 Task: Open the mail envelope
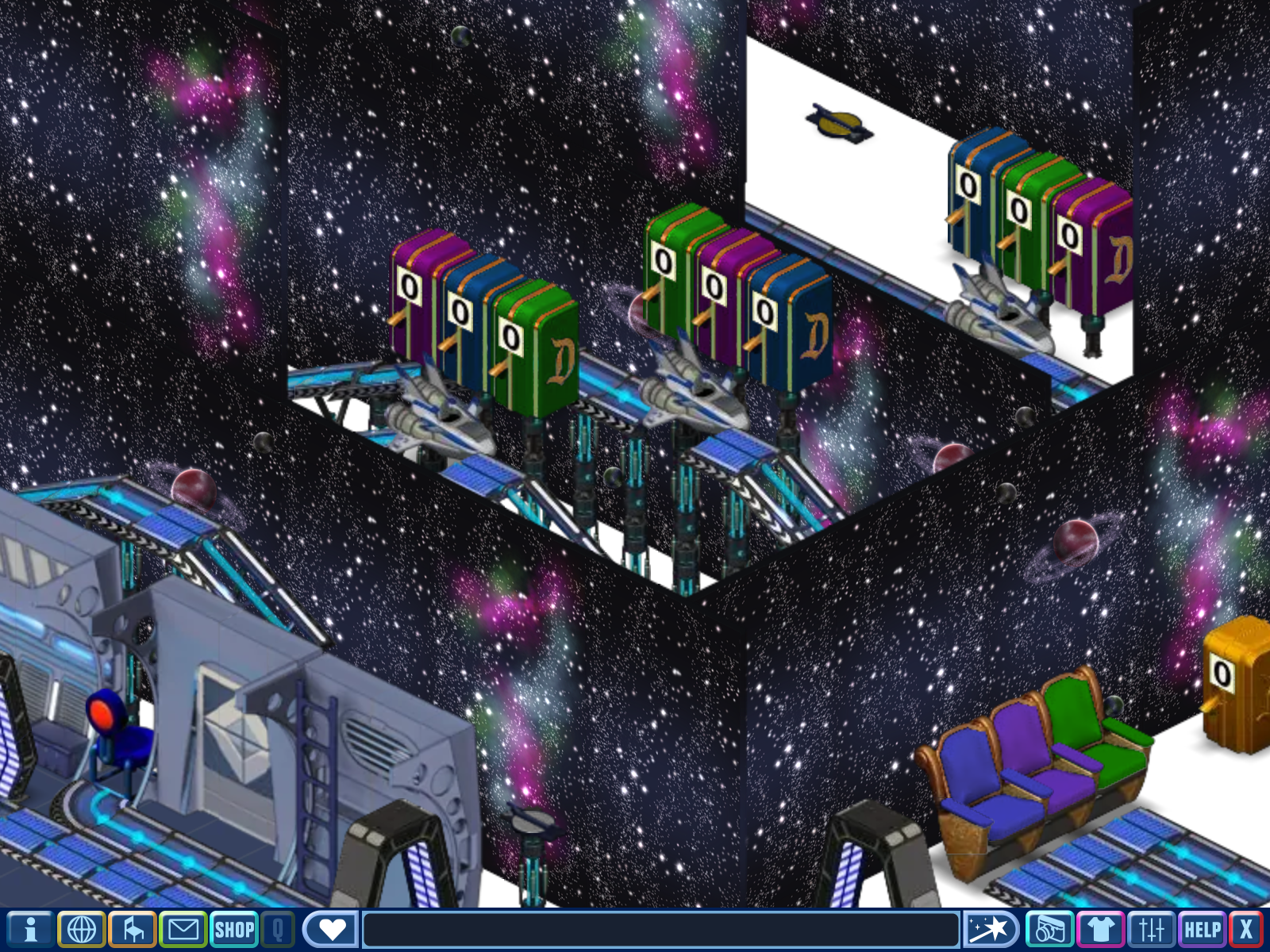click(183, 929)
